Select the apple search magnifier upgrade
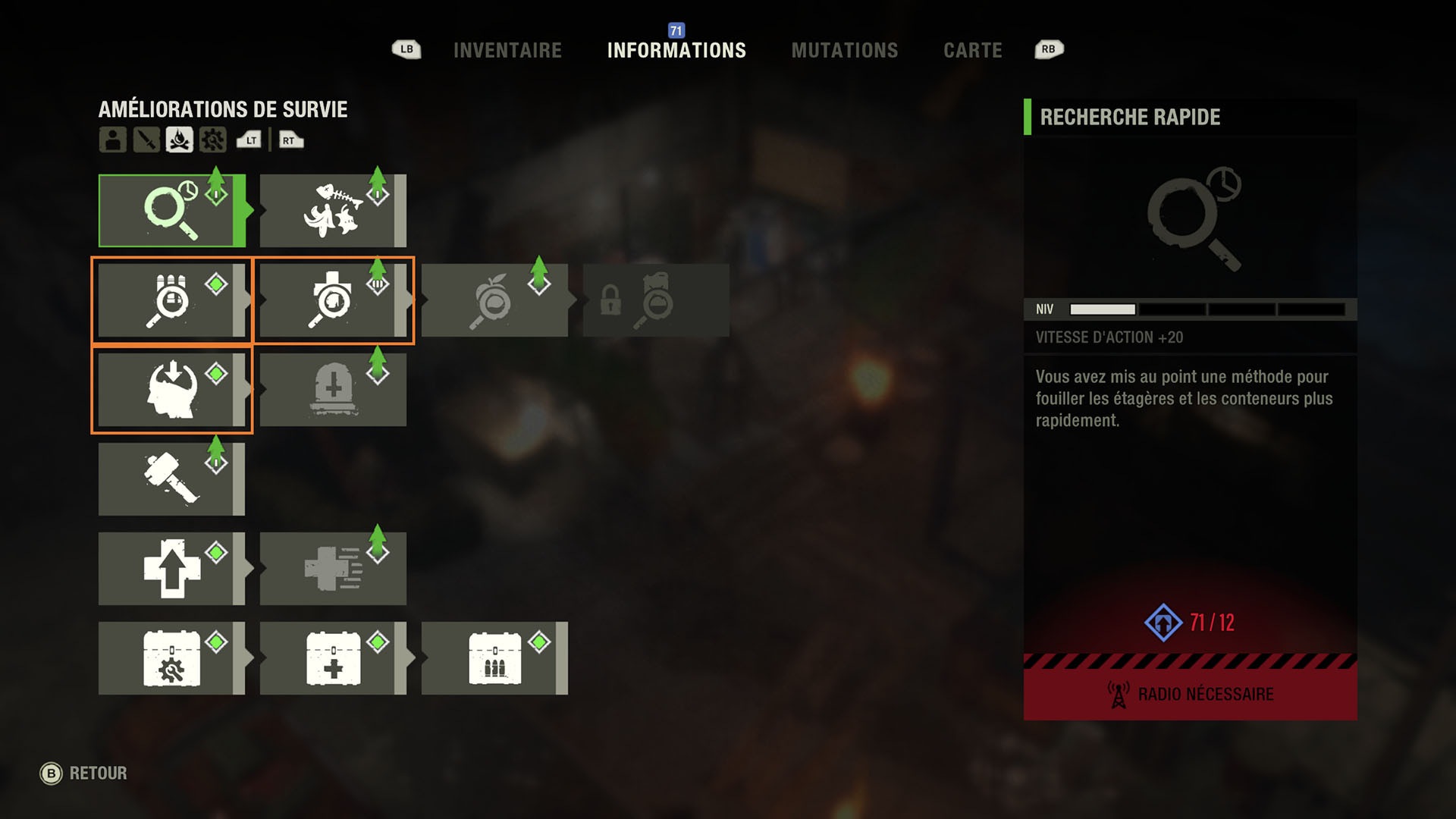The height and width of the screenshot is (819, 1456). click(x=494, y=300)
